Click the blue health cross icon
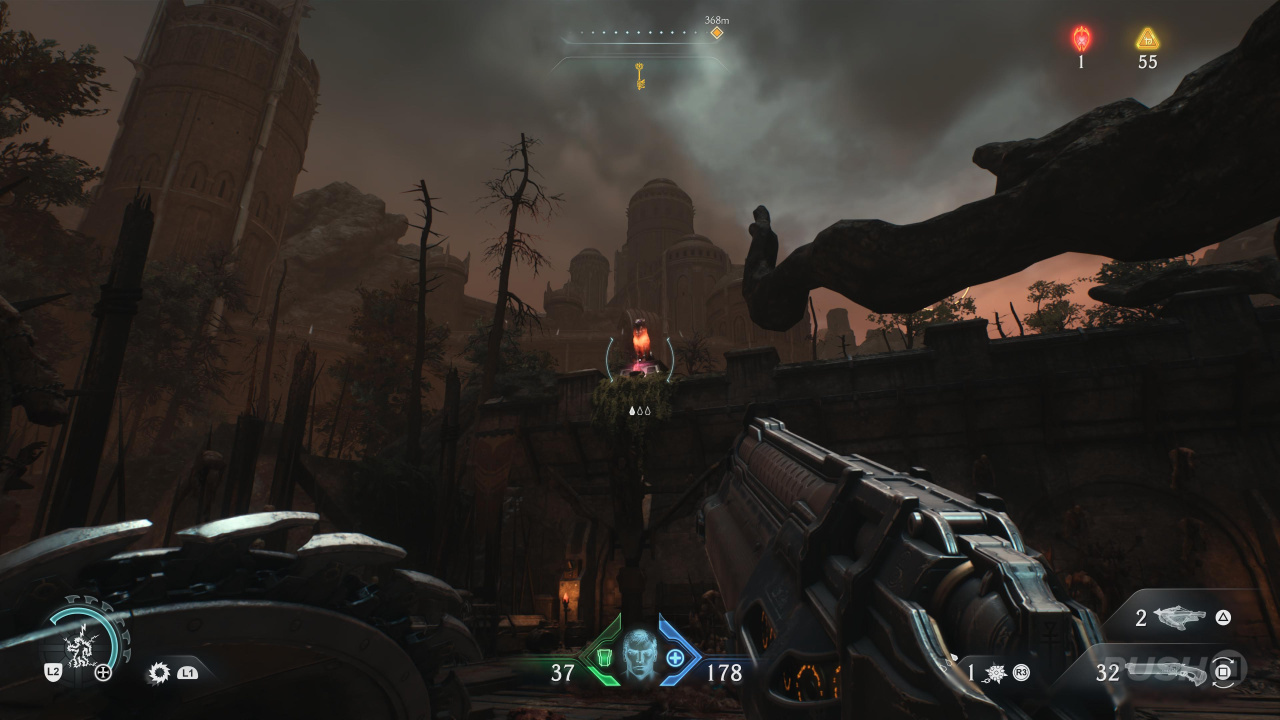This screenshot has width=1280, height=720. coord(675,657)
